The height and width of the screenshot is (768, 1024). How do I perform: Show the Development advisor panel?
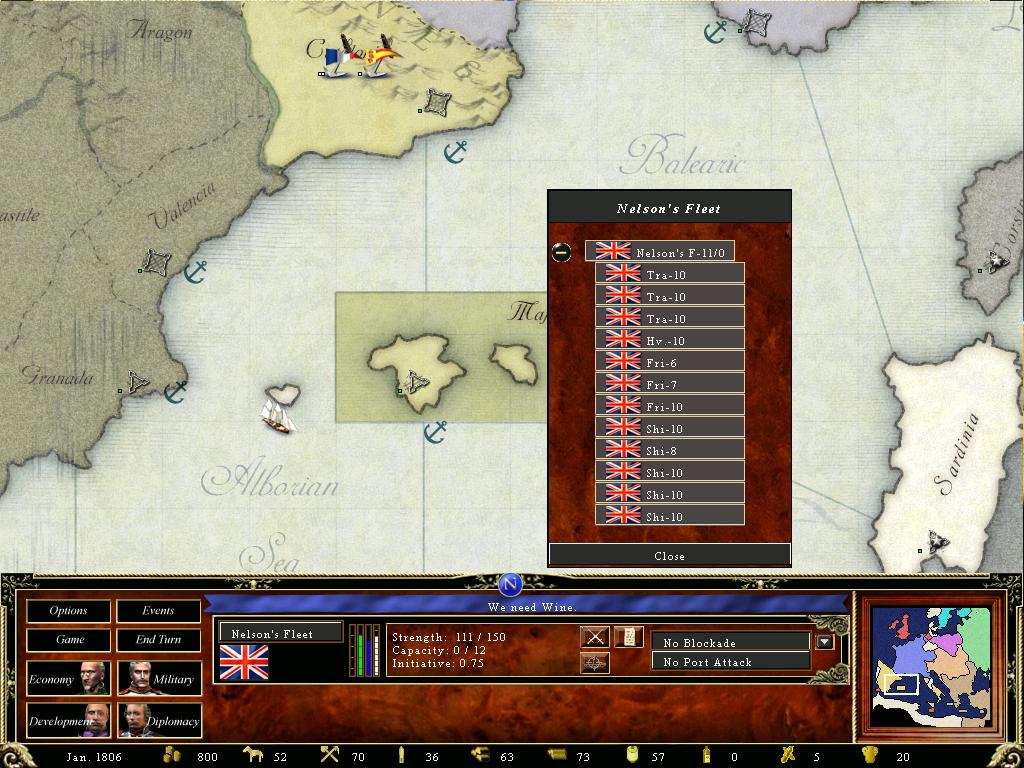point(68,720)
